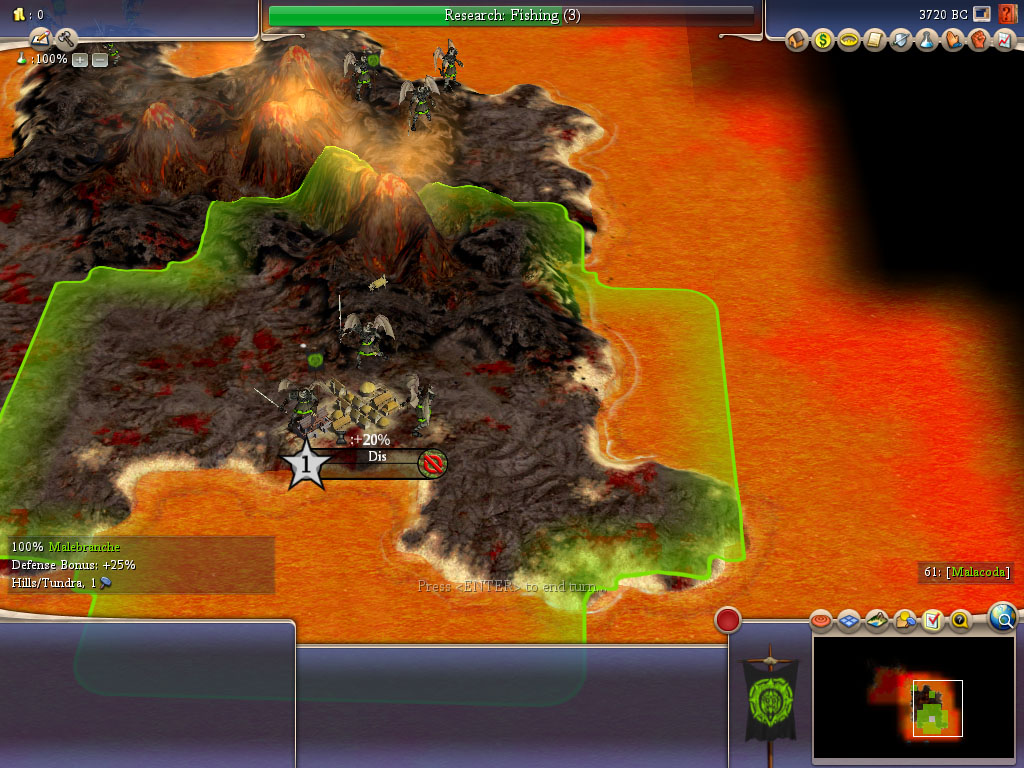Increase the research rate with plus button
The height and width of the screenshot is (768, 1024).
pos(80,60)
